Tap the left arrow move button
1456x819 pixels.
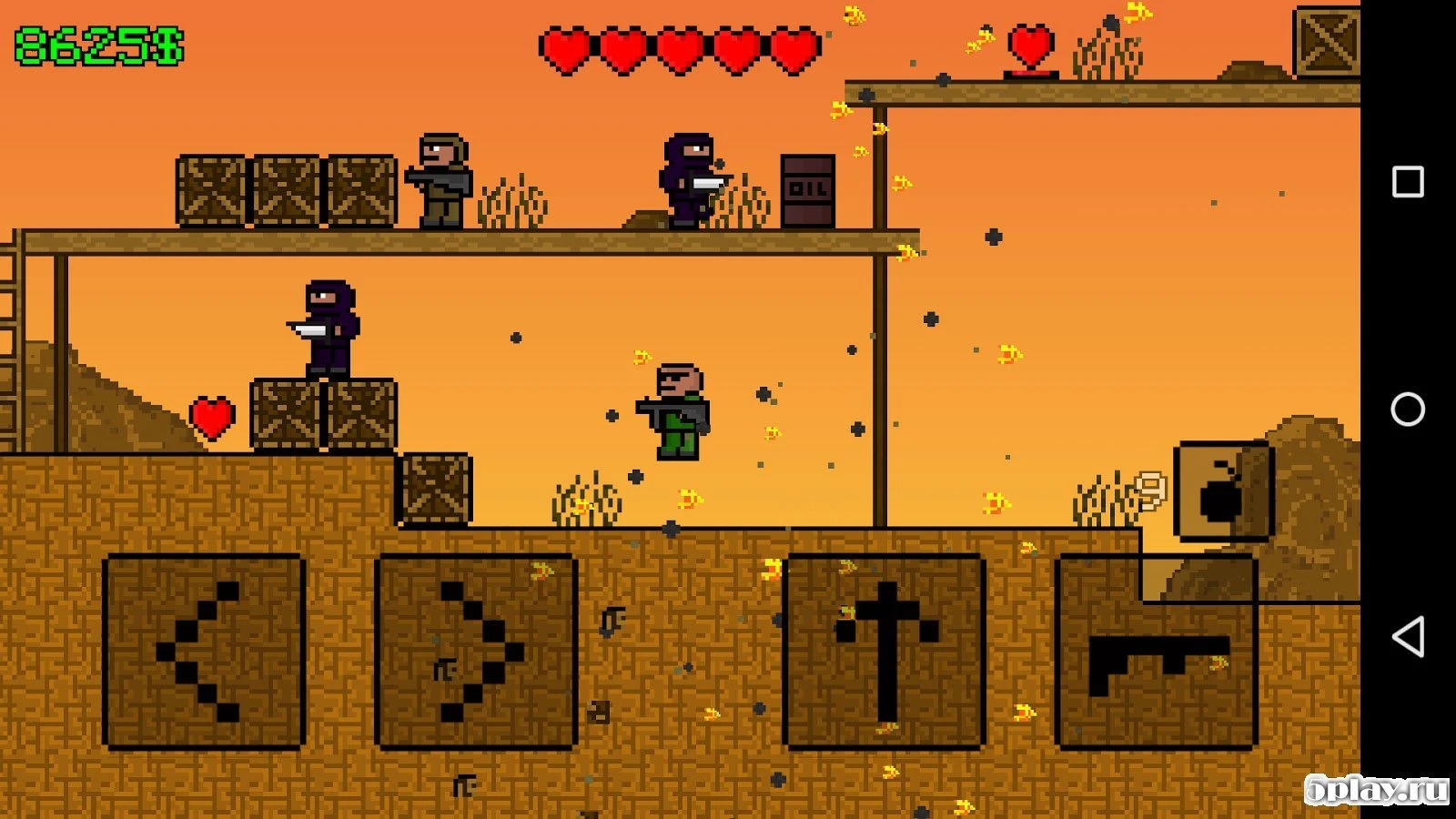coord(204,652)
